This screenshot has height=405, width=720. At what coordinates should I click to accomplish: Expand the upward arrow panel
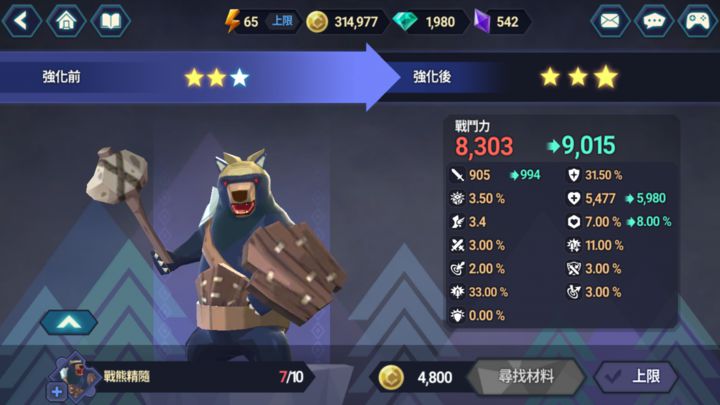pyautogui.click(x=69, y=322)
